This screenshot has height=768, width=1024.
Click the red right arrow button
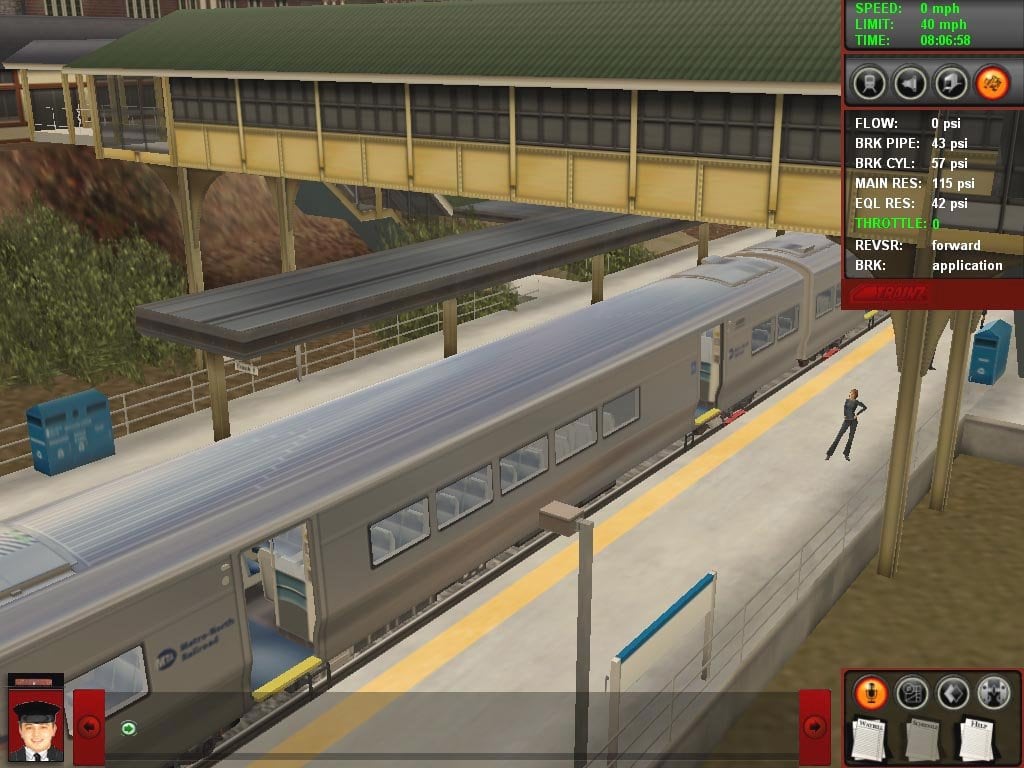pos(815,727)
